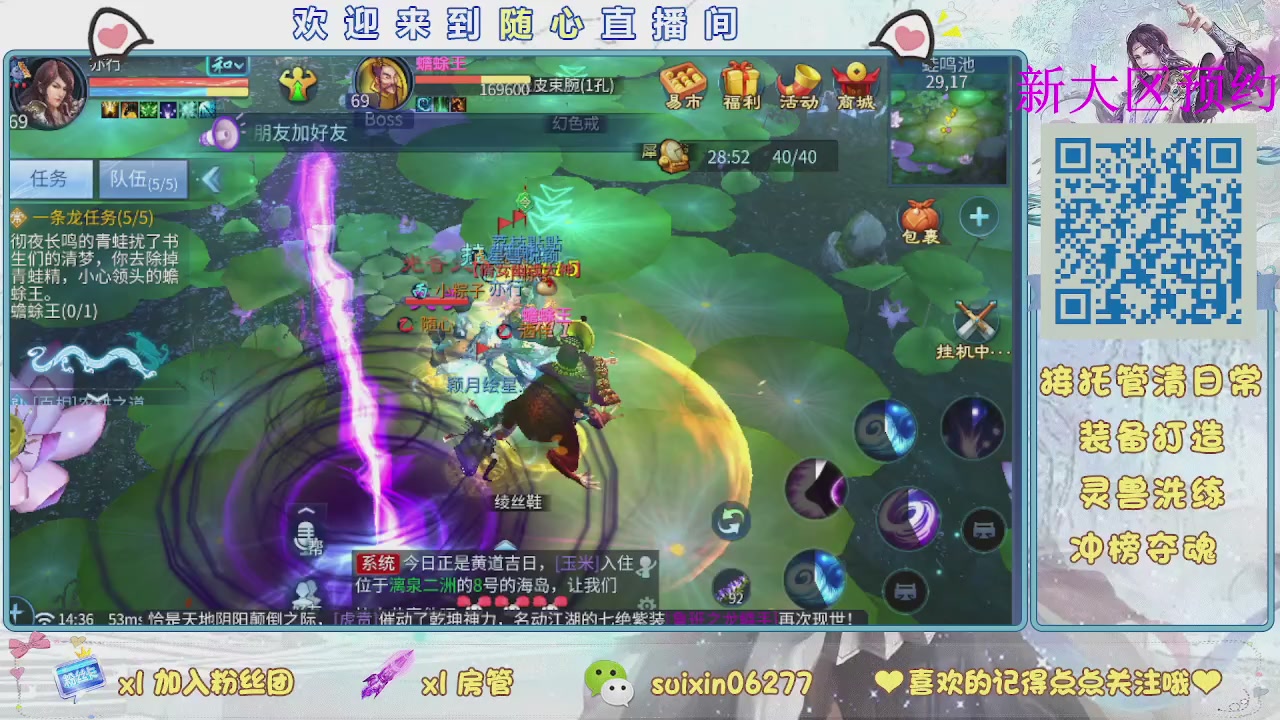Image resolution: width=1280 pixels, height=720 pixels.
Task: Collapse the quest panel using the side arrow
Action: pos(213,177)
